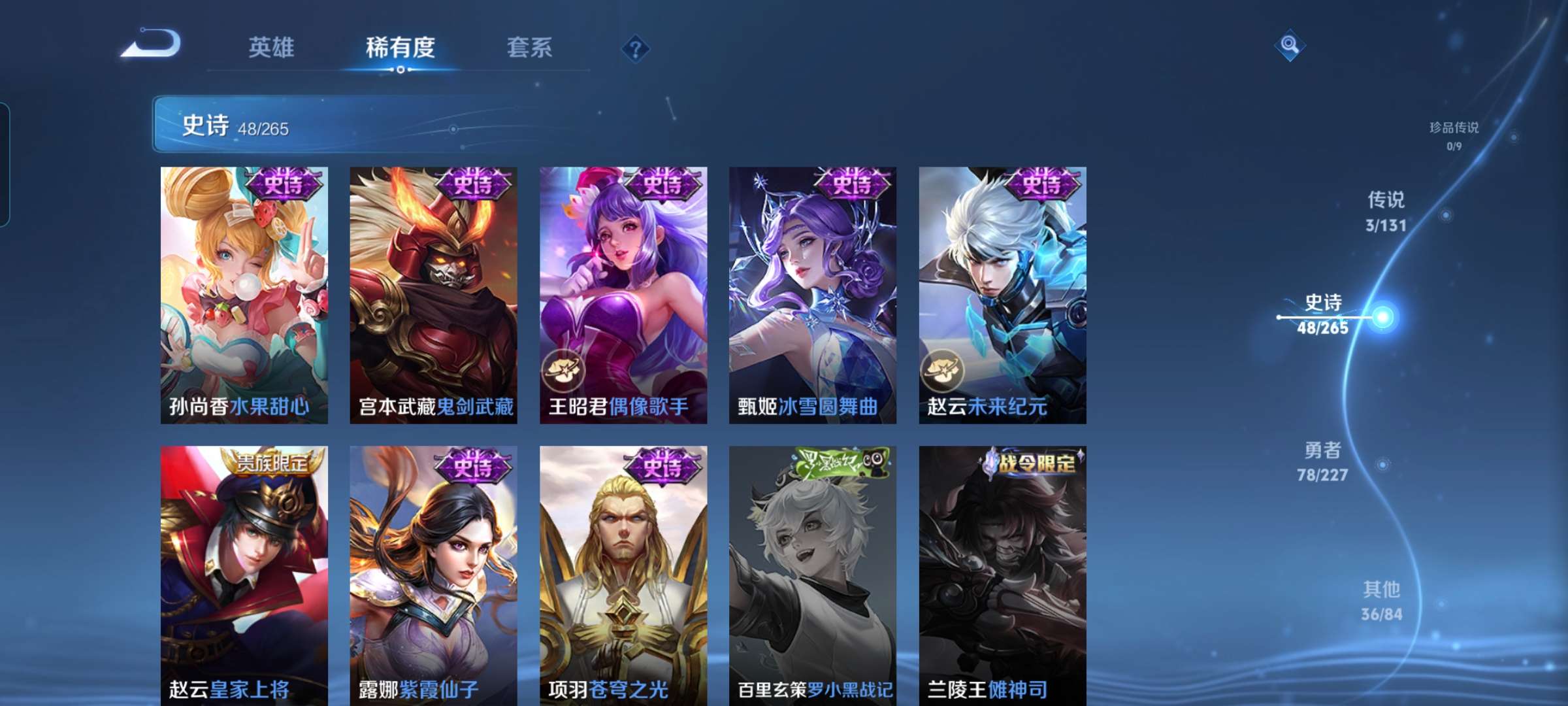Switch to the 套系 tab
Image resolution: width=1568 pixels, height=706 pixels.
[529, 47]
